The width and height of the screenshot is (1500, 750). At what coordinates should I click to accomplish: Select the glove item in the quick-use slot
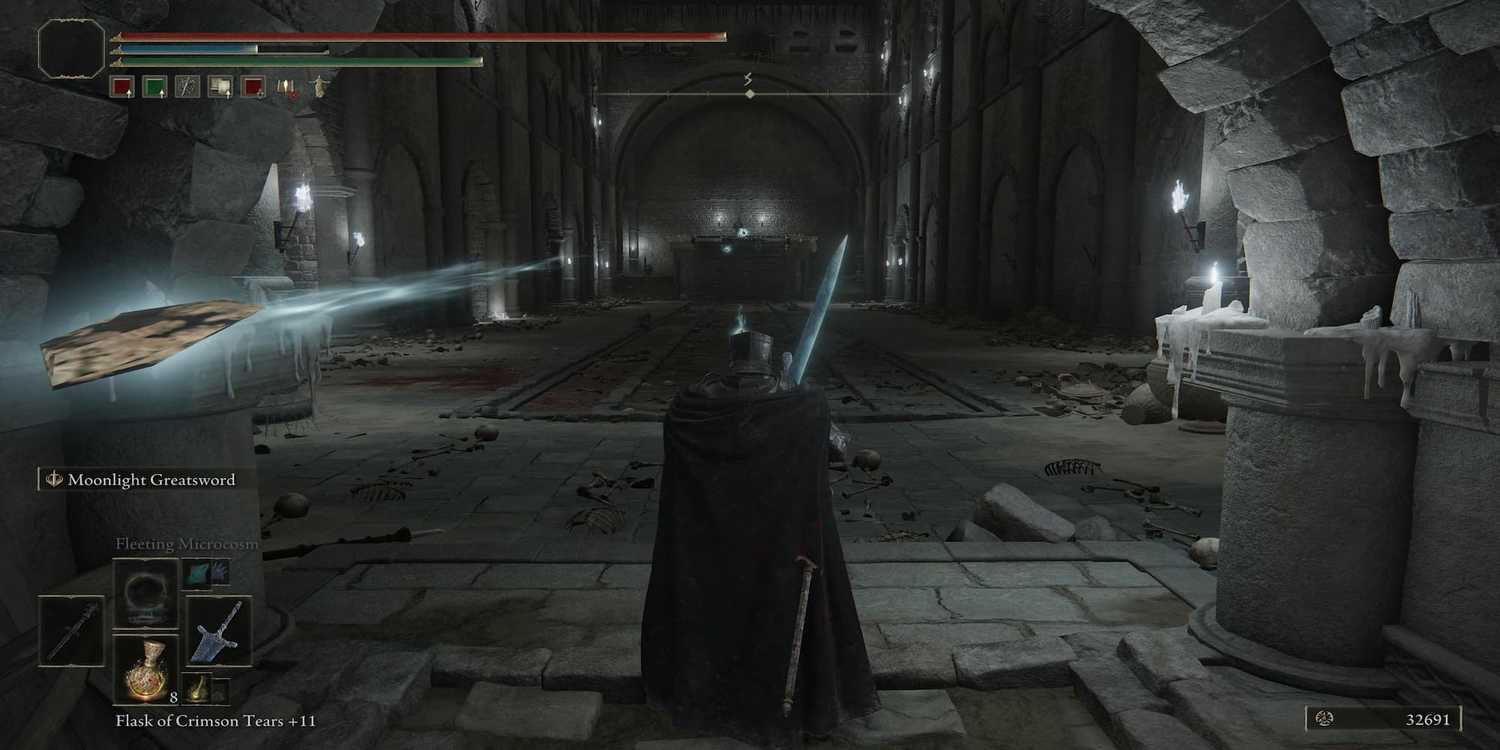[x=207, y=573]
